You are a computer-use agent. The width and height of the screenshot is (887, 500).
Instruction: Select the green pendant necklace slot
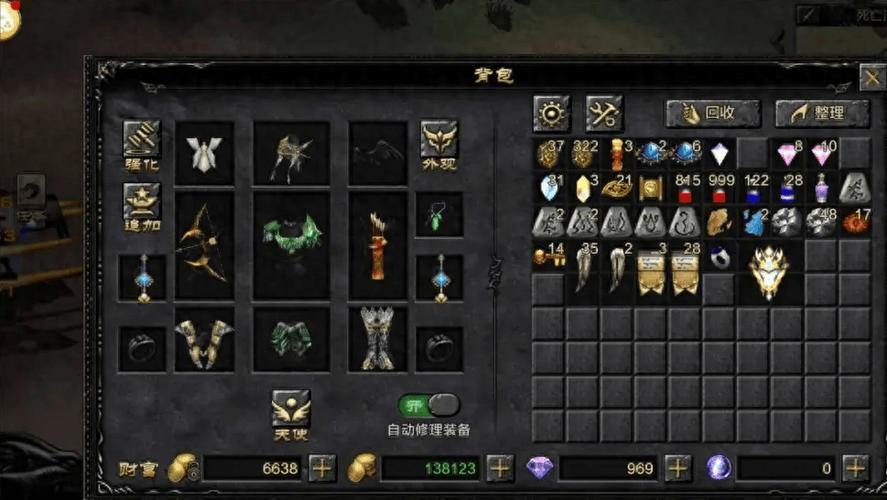point(439,215)
